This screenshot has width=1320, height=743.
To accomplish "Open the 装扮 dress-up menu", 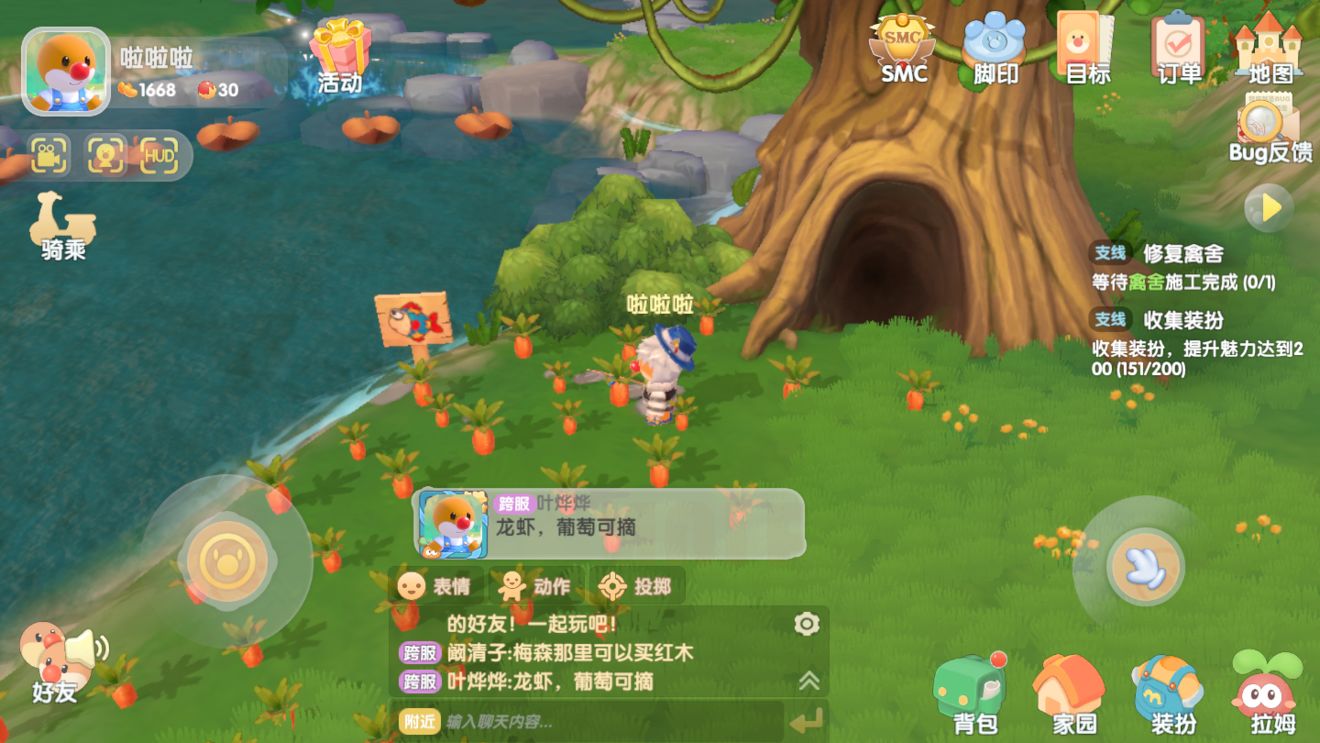I will tap(1166, 693).
